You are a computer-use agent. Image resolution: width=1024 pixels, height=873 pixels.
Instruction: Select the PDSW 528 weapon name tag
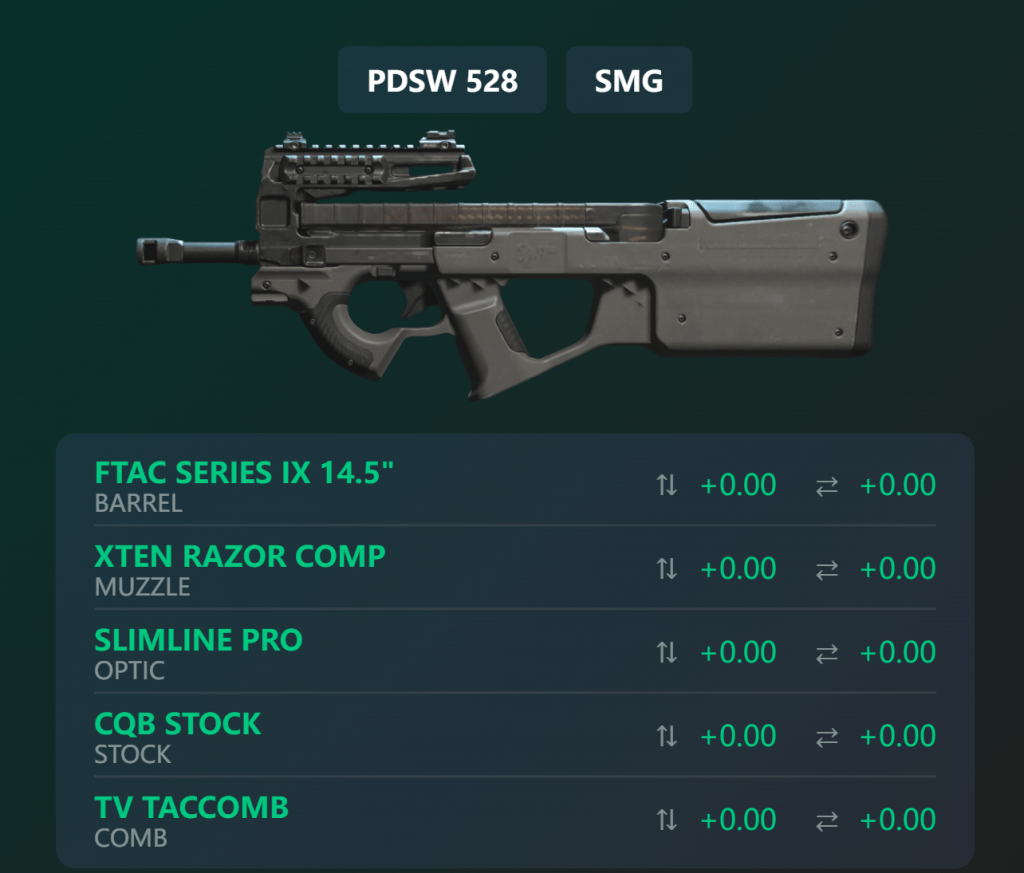pos(442,80)
